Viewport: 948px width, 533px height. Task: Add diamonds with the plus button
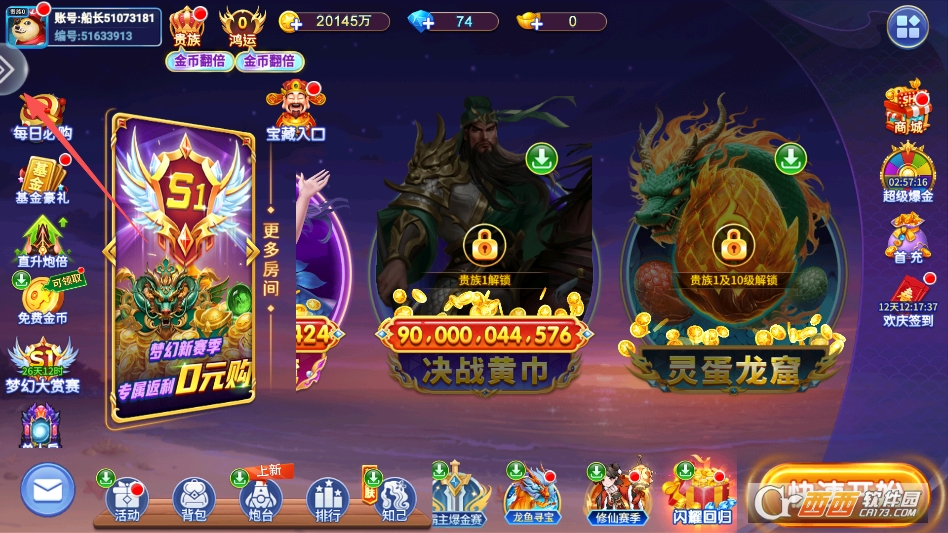(x=421, y=21)
